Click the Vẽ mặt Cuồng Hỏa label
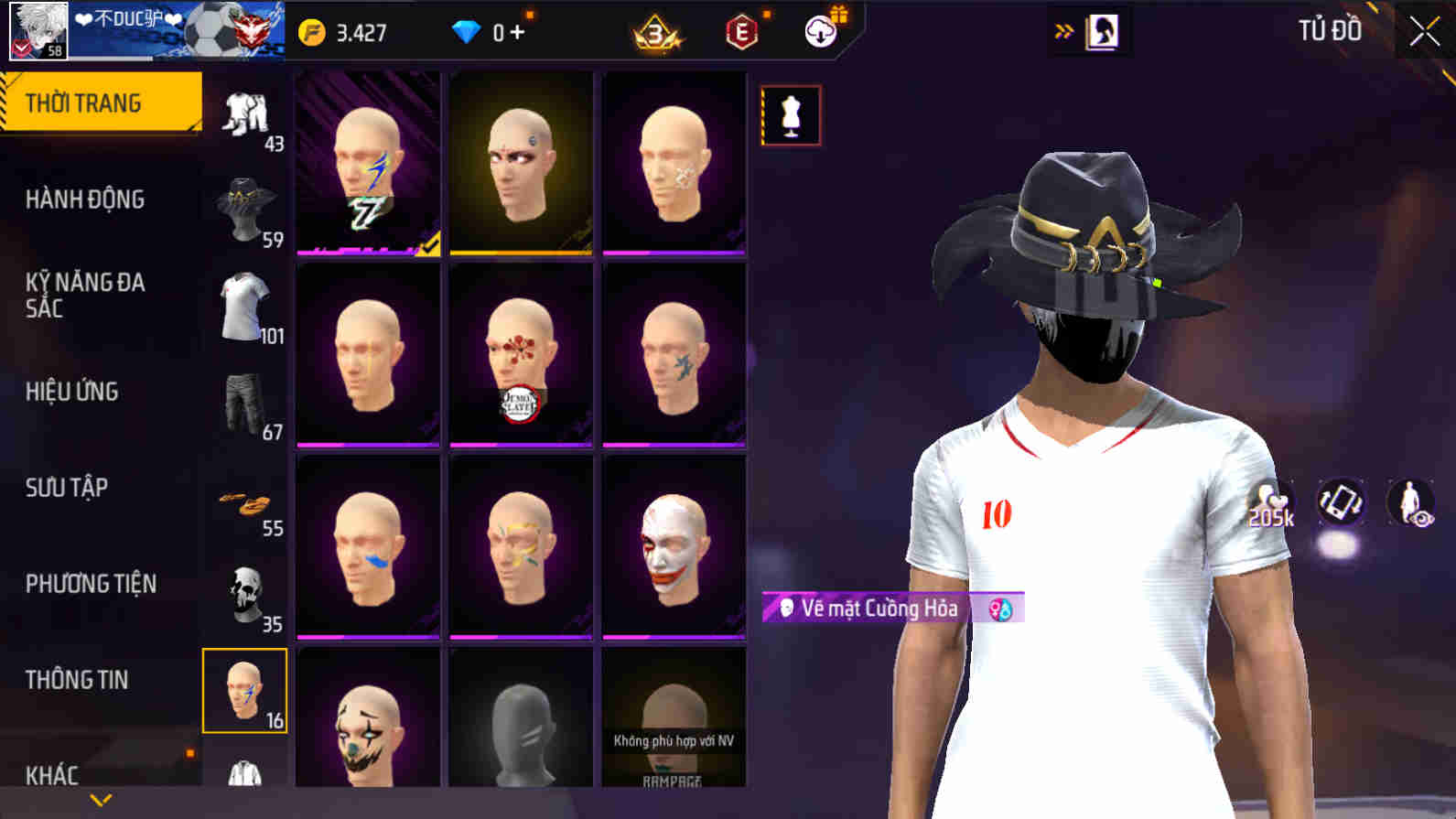Screen dimensions: 1456x819 coord(879,607)
